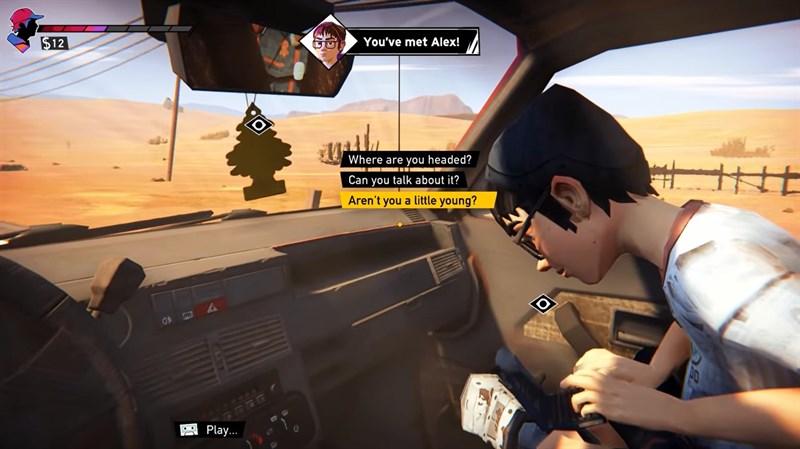
Task: Inspect the eye marker by the passenger door
Action: pyautogui.click(x=543, y=302)
